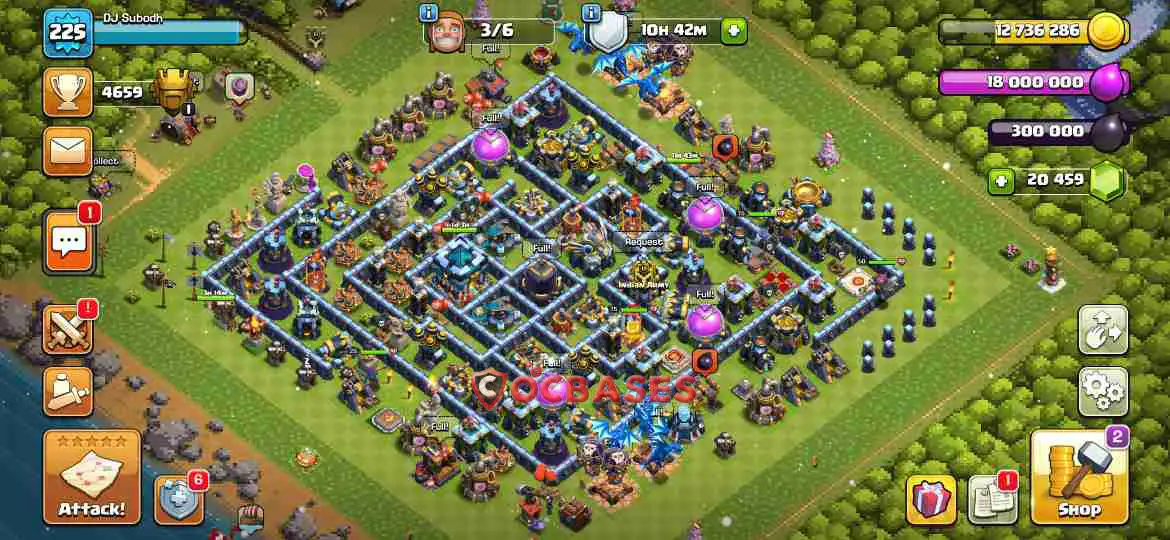Click the blue shield button with badge 6
Screen dimensions: 1170x540
pos(178,498)
